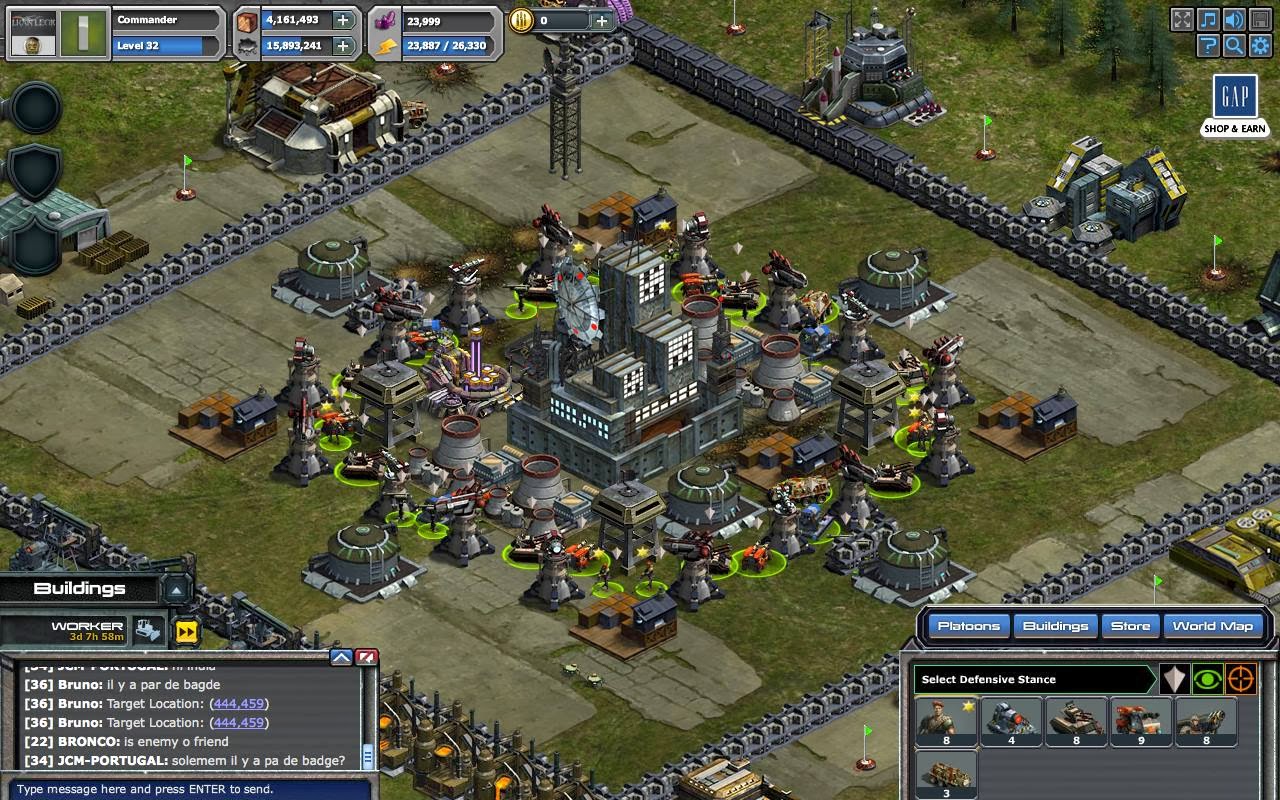This screenshot has width=1280, height=800.
Task: Open game settings with the gear icon
Action: [1258, 45]
